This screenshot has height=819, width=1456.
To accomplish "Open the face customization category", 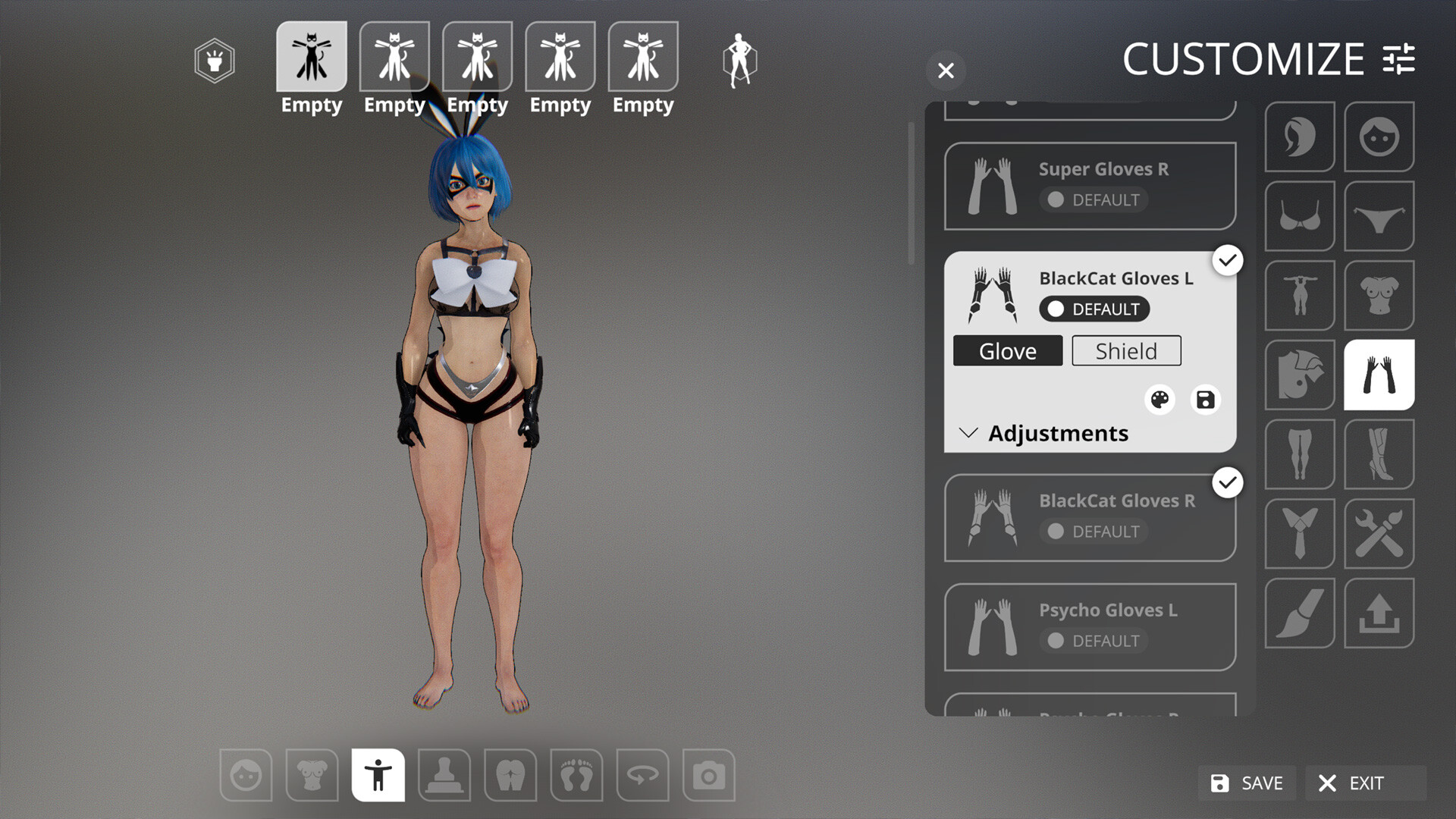I will 1379,137.
